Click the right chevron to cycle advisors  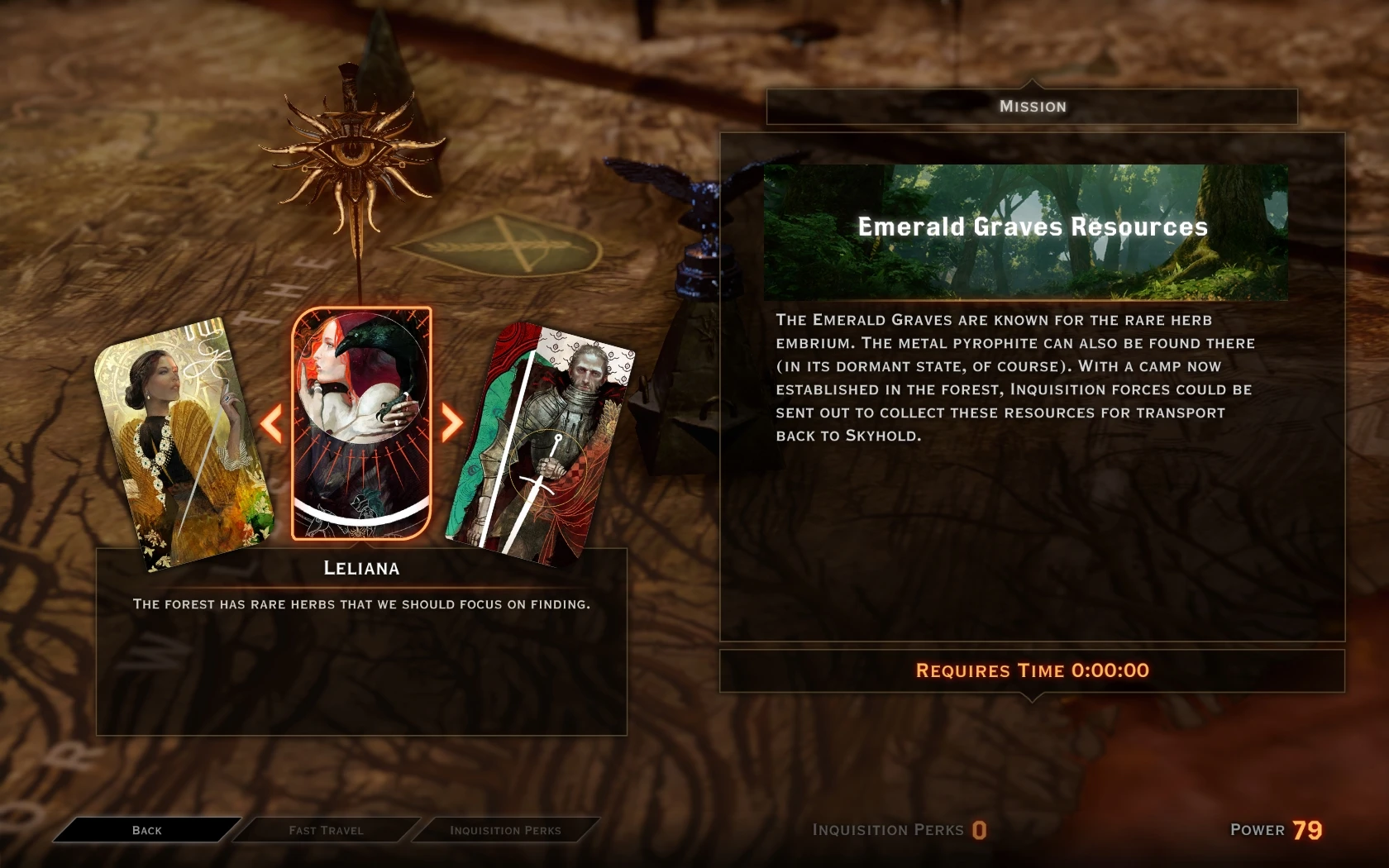pos(454,424)
